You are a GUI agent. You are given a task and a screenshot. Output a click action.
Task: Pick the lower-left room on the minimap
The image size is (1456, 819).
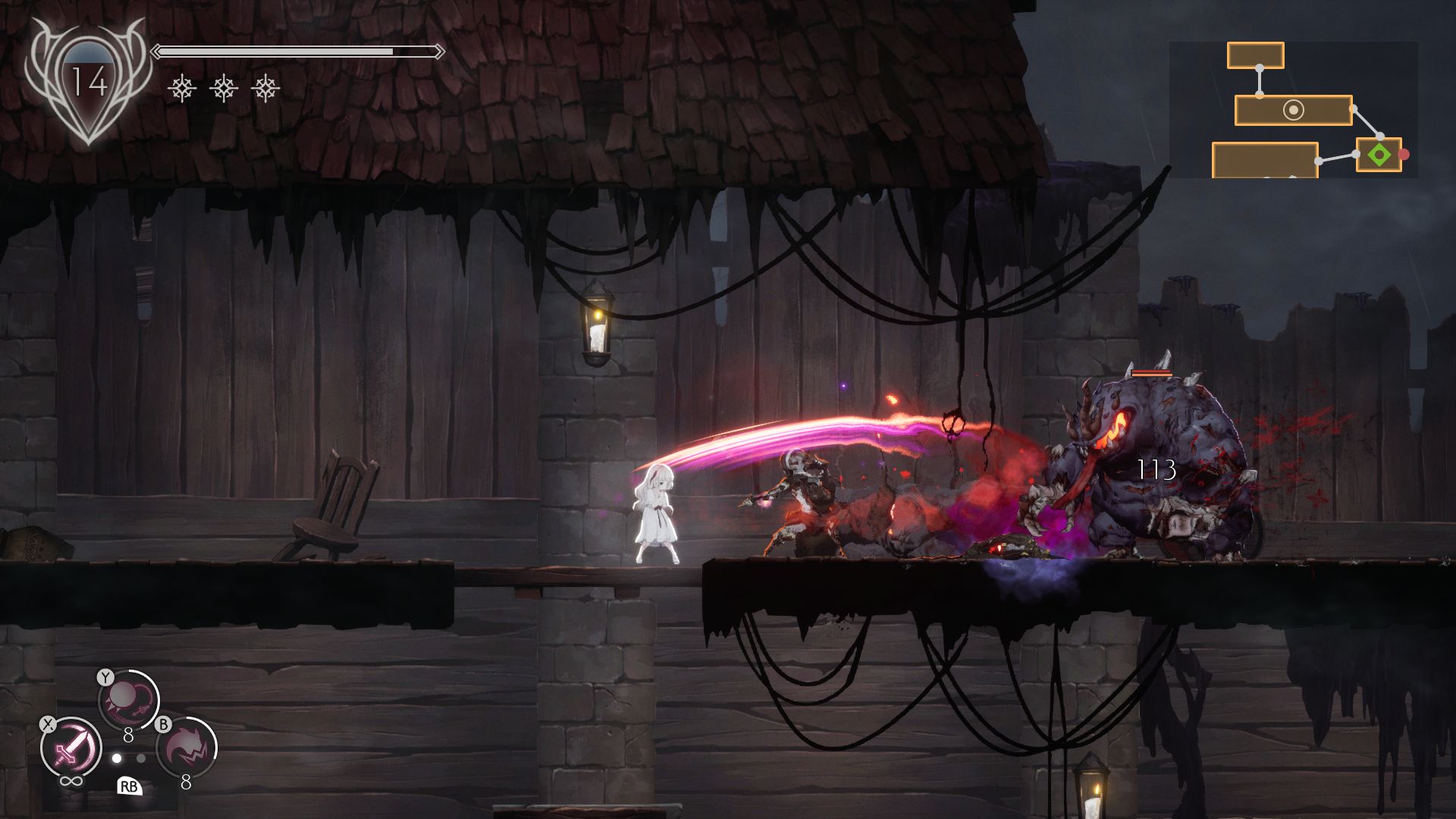1264,160
